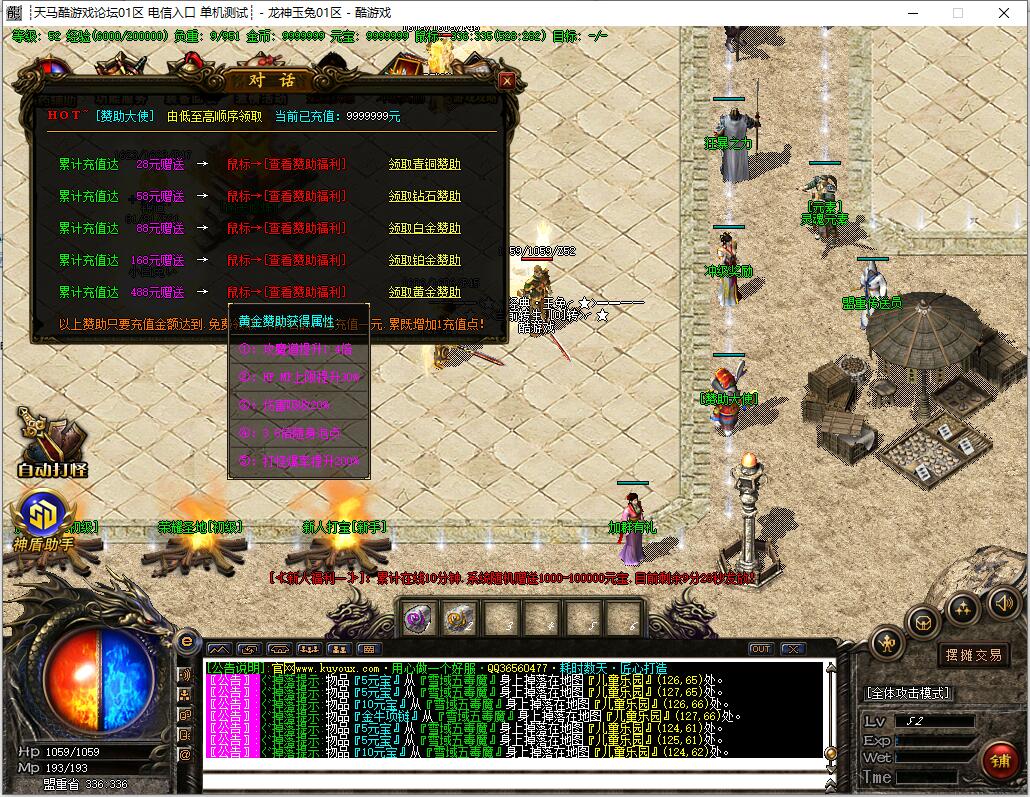Screen dimensions: 1030x797
Task: Switch the 全体攻击模式 attack mode label
Action: 908,692
